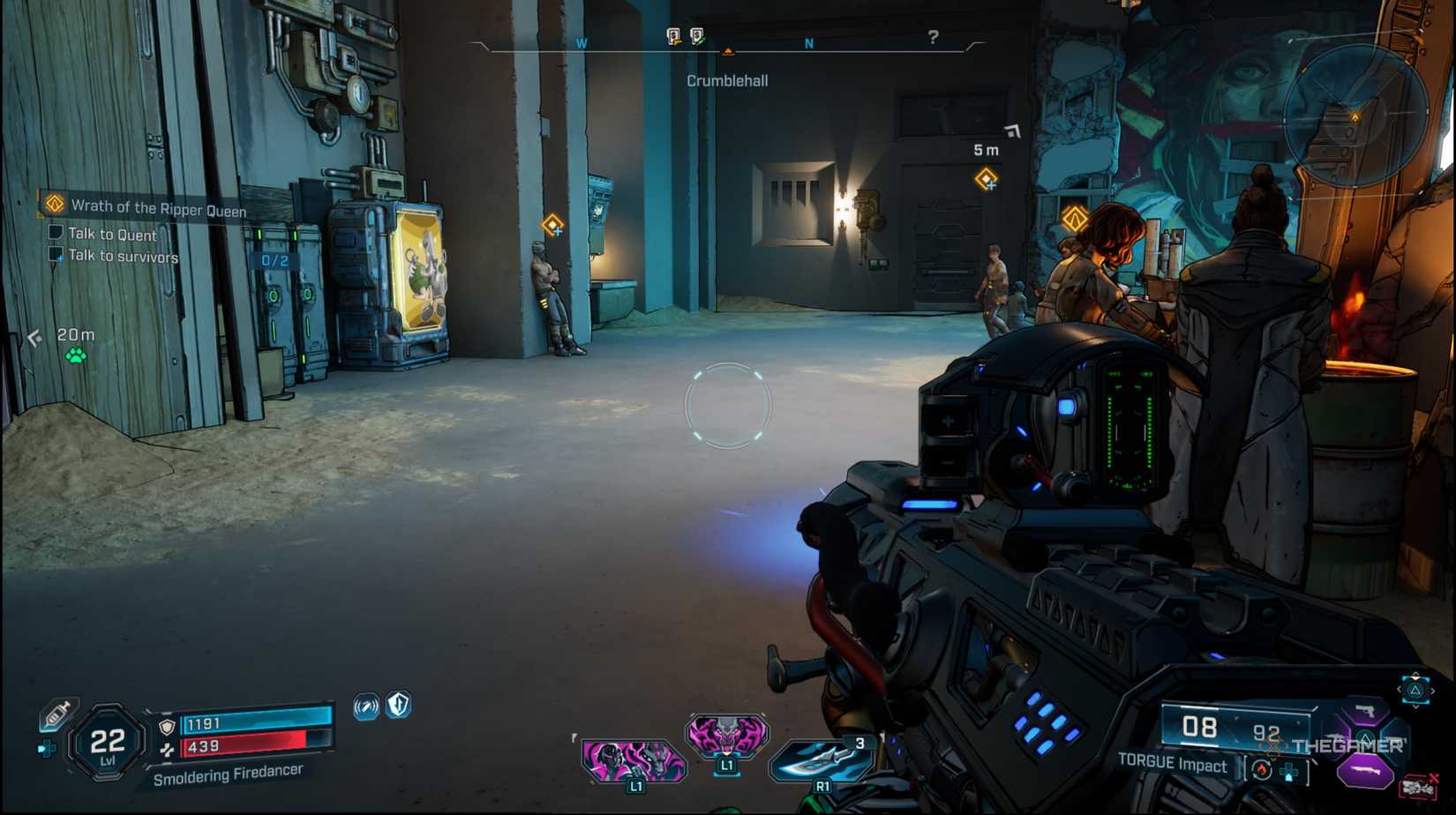Viewport: 1456px width, 815px height.
Task: Click the up arrow above the triangle swap icon
Action: (1415, 676)
